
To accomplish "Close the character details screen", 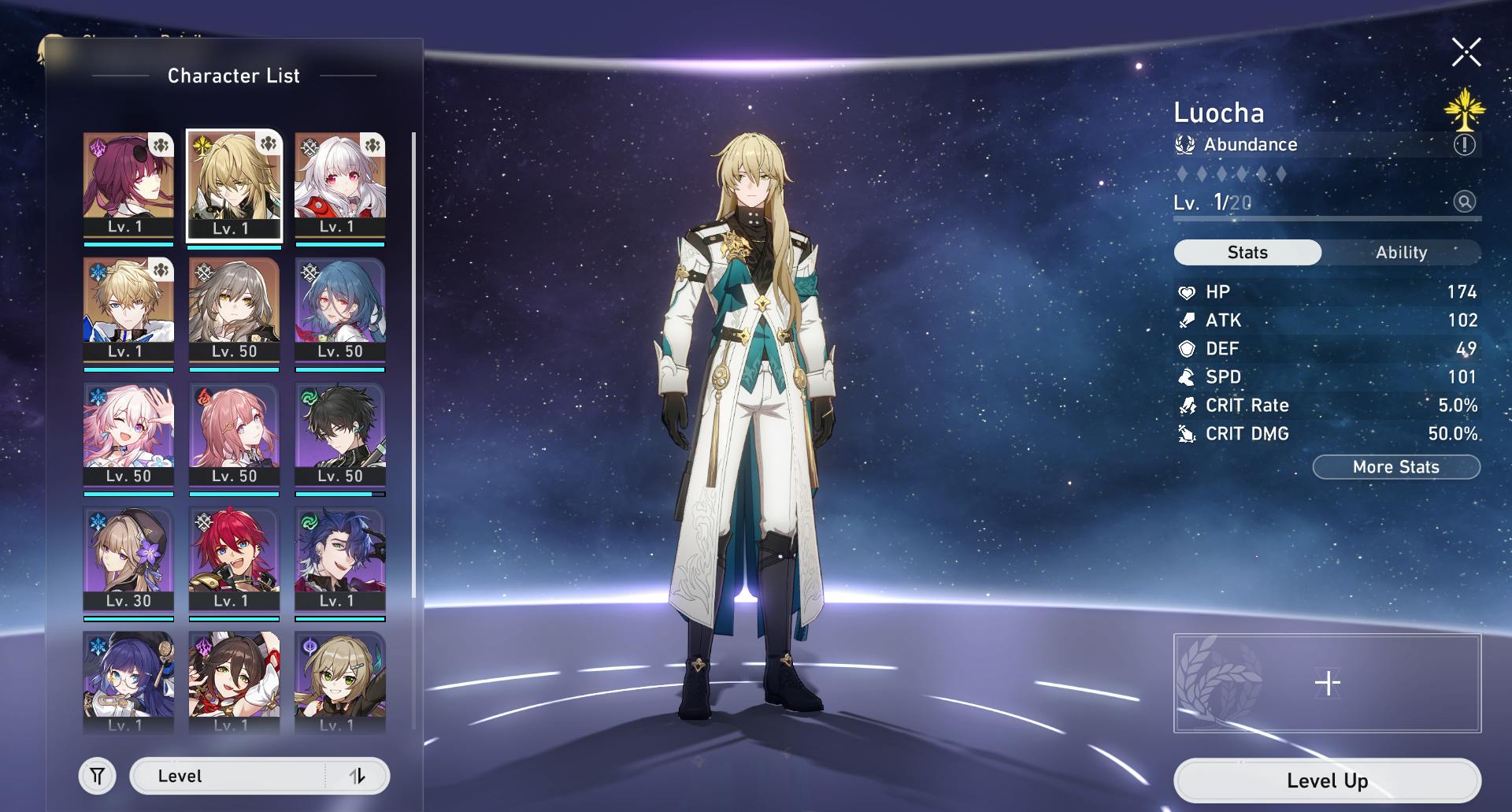I will (1466, 53).
